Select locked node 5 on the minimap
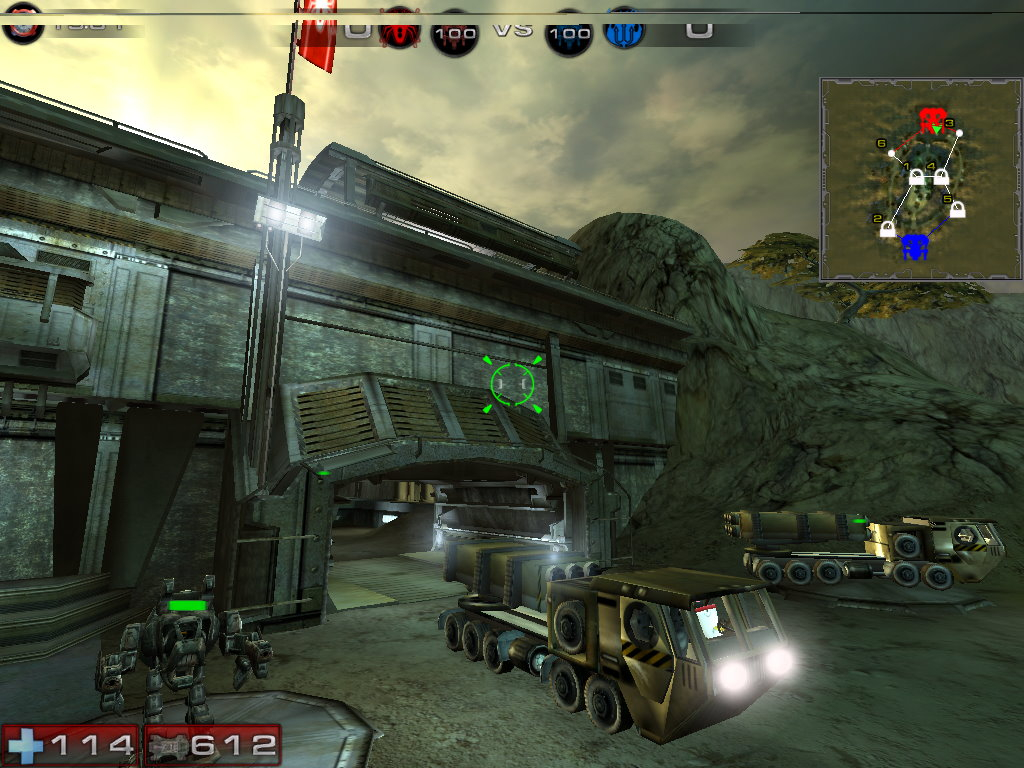1024x768 pixels. tap(957, 210)
